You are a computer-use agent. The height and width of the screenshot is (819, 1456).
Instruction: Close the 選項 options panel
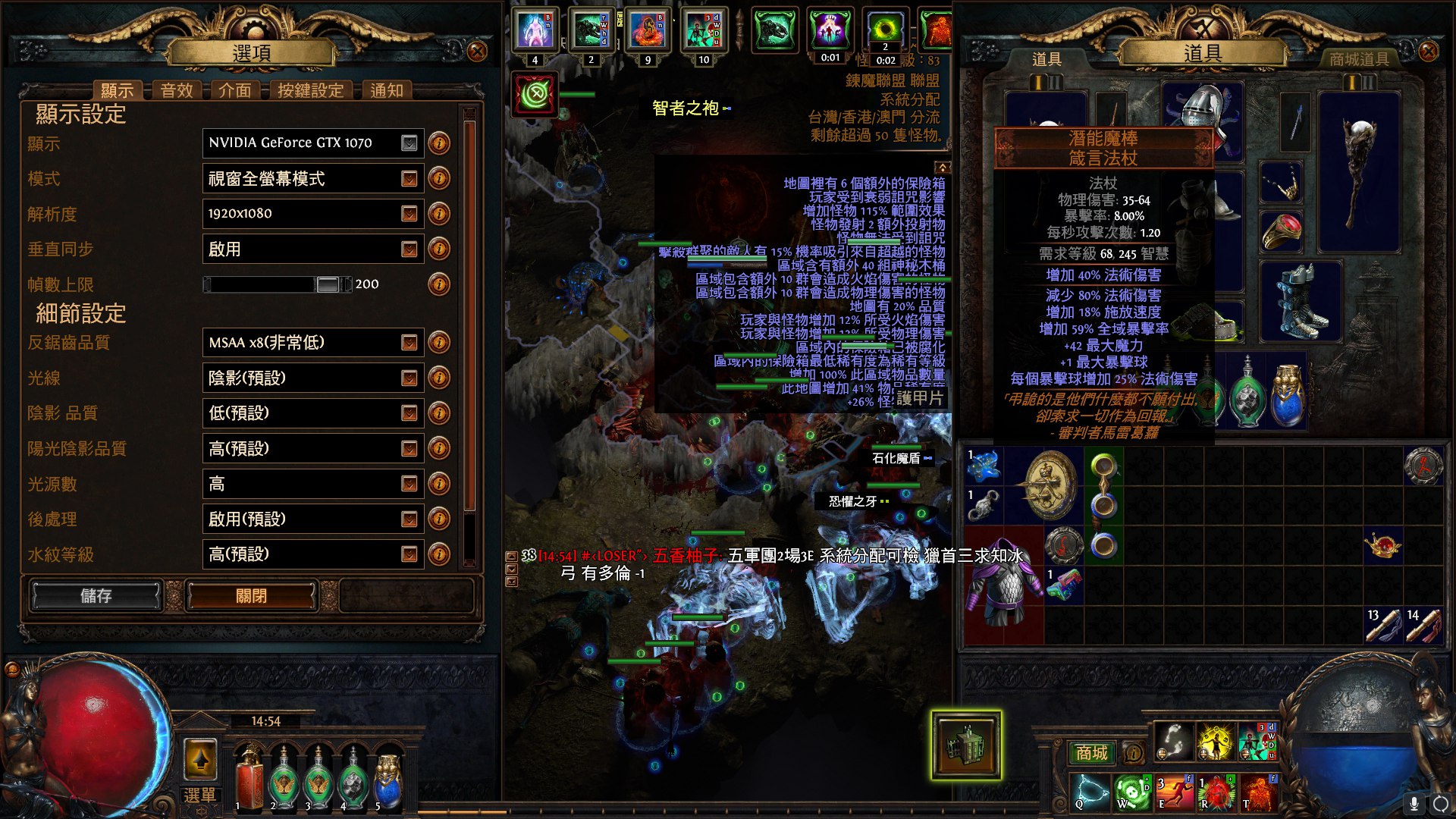pos(477,52)
